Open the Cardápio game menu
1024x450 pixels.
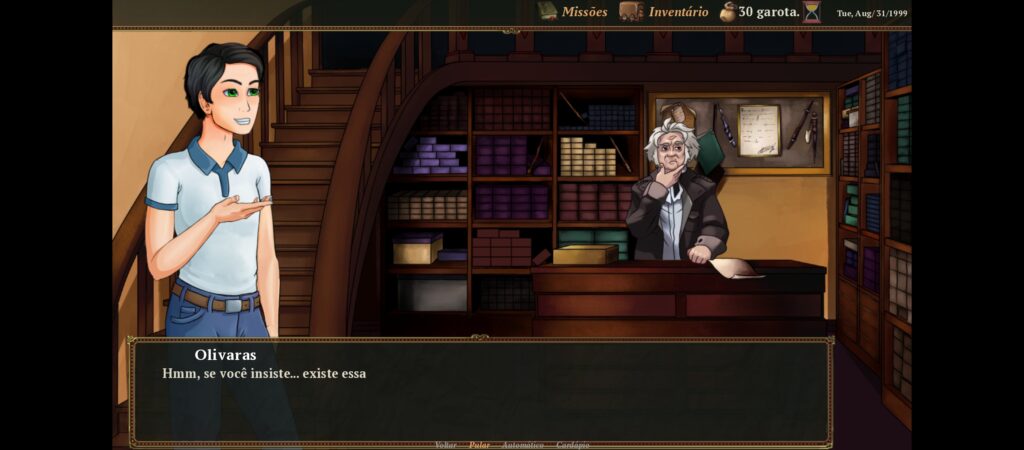pos(572,445)
